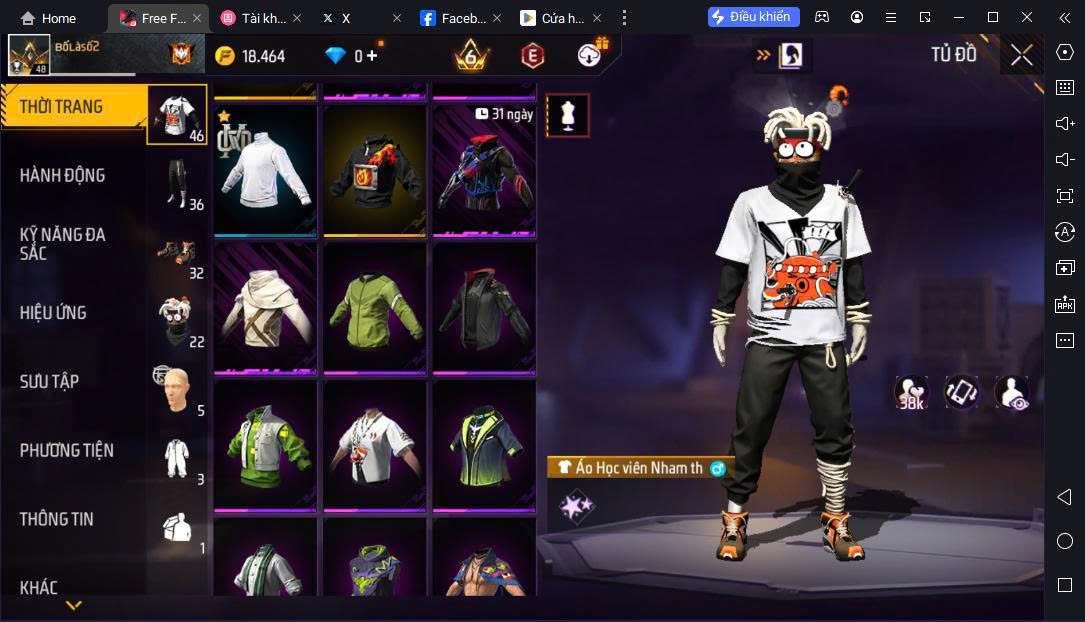This screenshot has height=622, width=1085.
Task: Select the black hoodie with flame logo
Action: point(375,169)
